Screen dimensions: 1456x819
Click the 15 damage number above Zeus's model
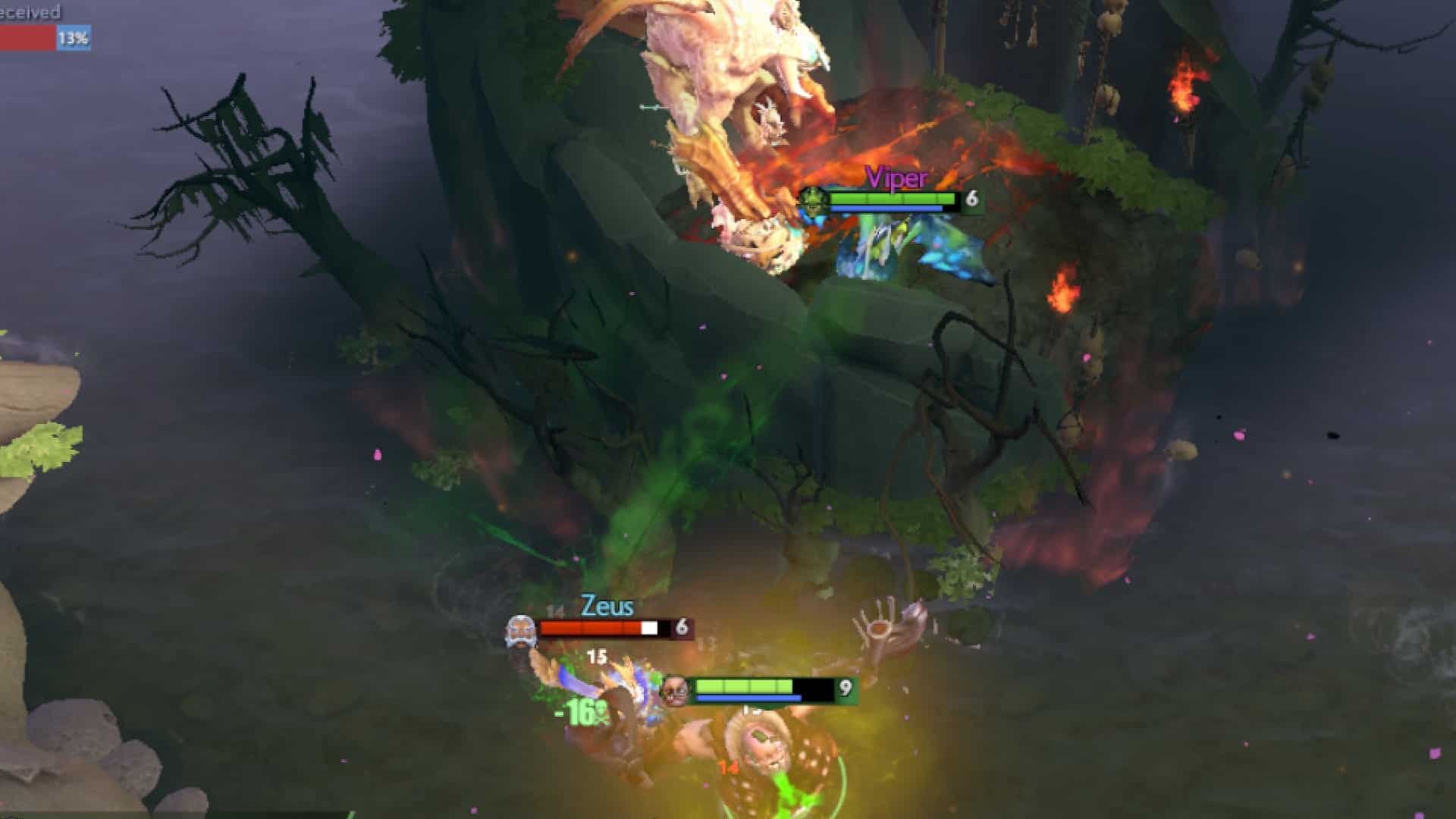pyautogui.click(x=595, y=657)
